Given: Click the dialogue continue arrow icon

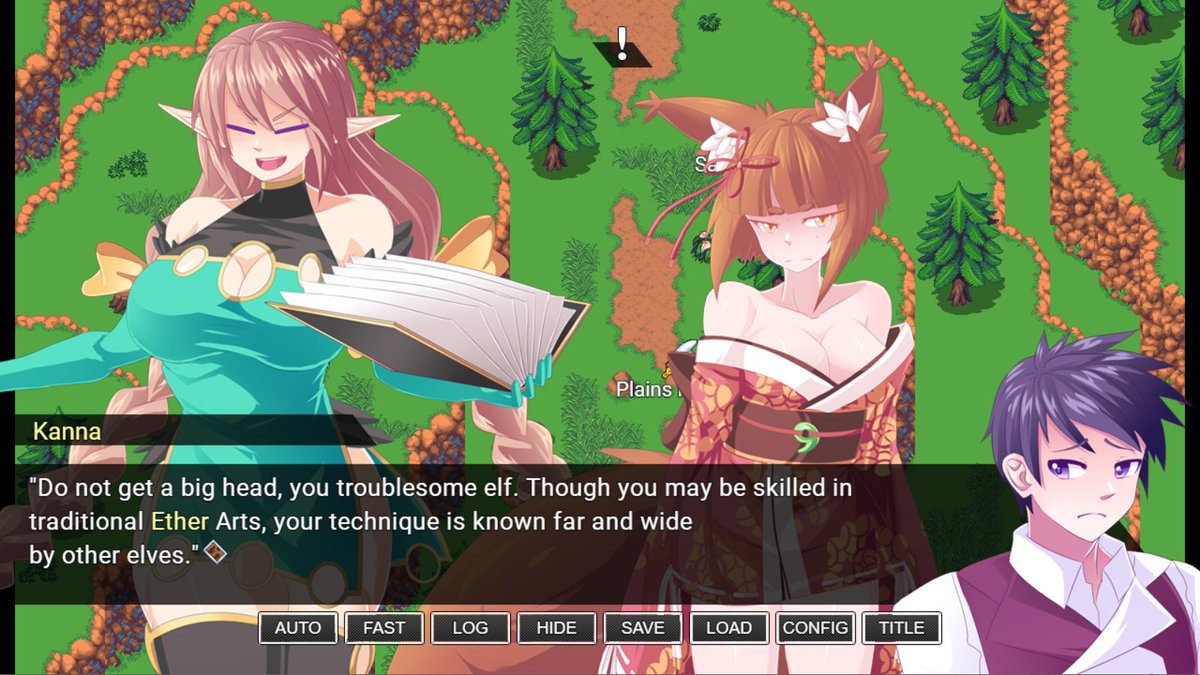Looking at the screenshot, I should point(215,552).
